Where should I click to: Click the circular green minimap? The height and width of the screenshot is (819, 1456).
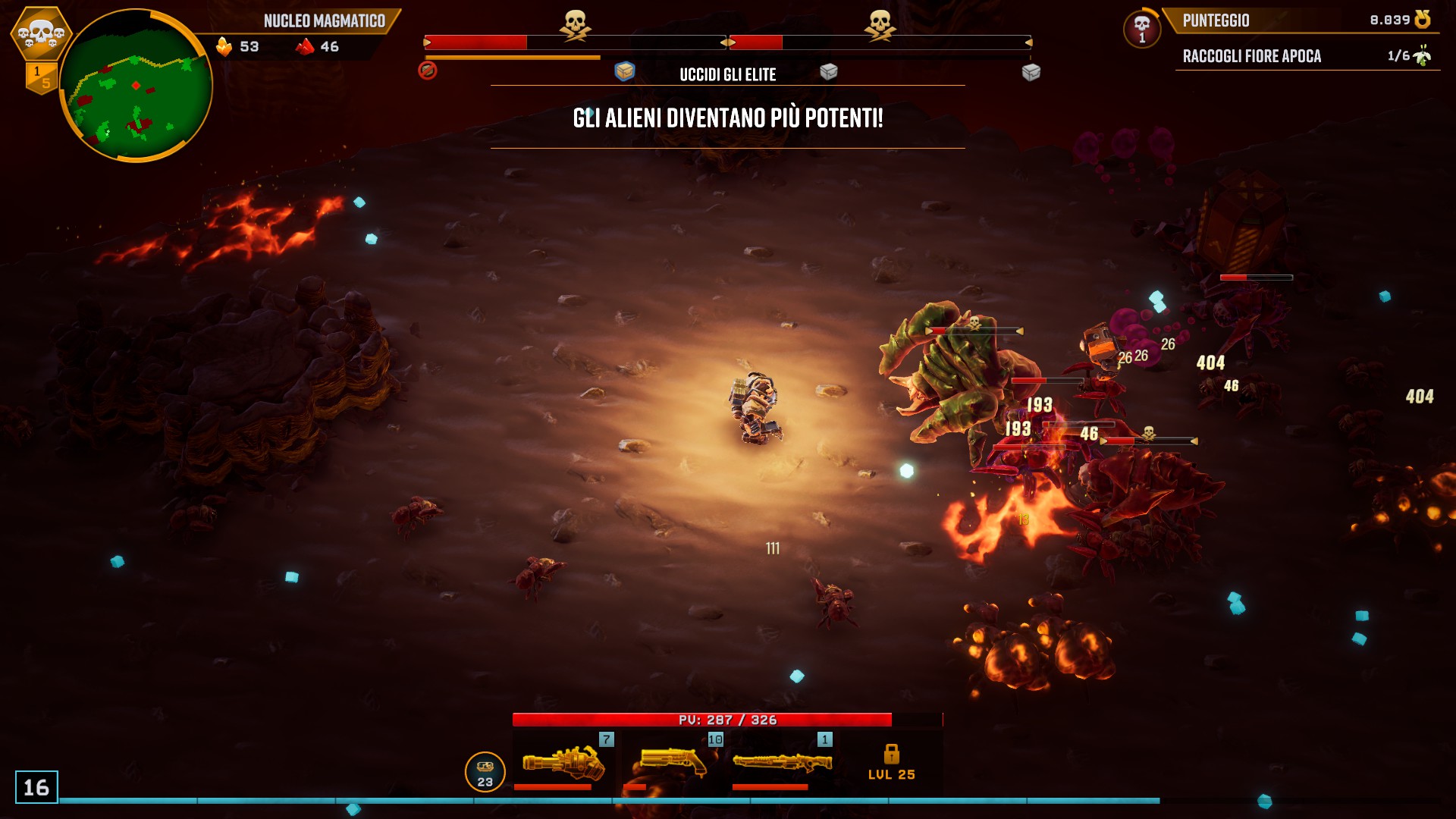(136, 86)
